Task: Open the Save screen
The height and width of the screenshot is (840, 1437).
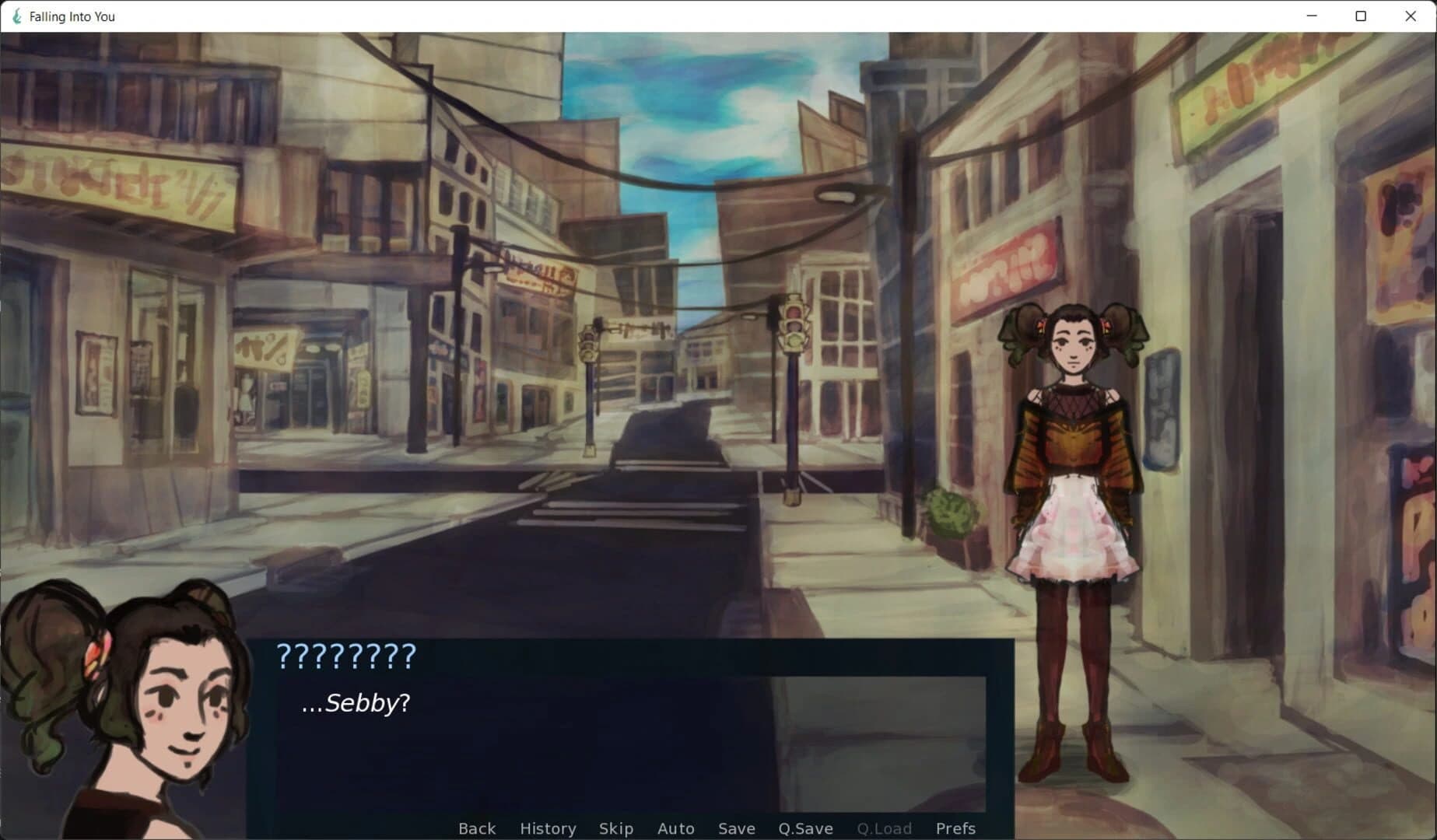Action: pyautogui.click(x=736, y=828)
